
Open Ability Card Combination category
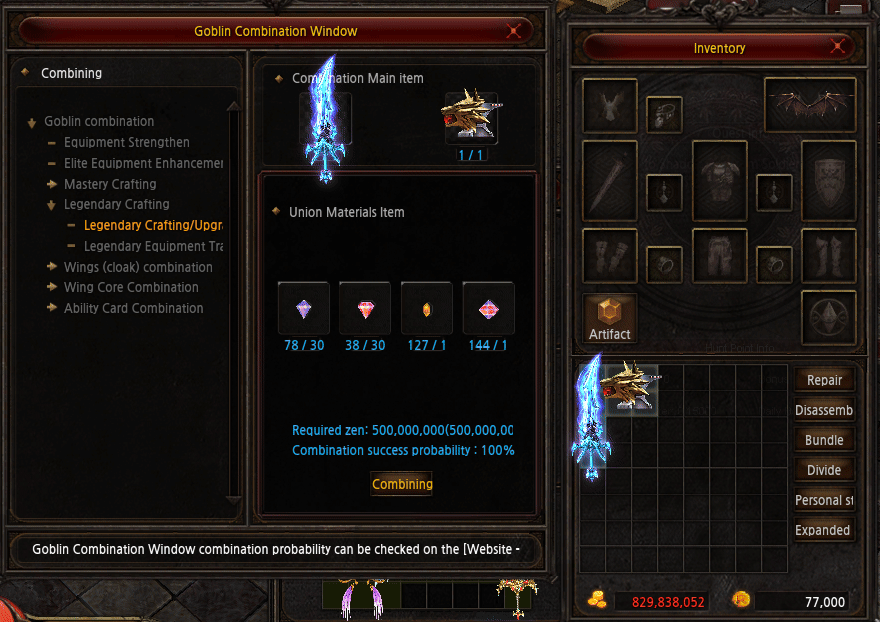pos(133,308)
